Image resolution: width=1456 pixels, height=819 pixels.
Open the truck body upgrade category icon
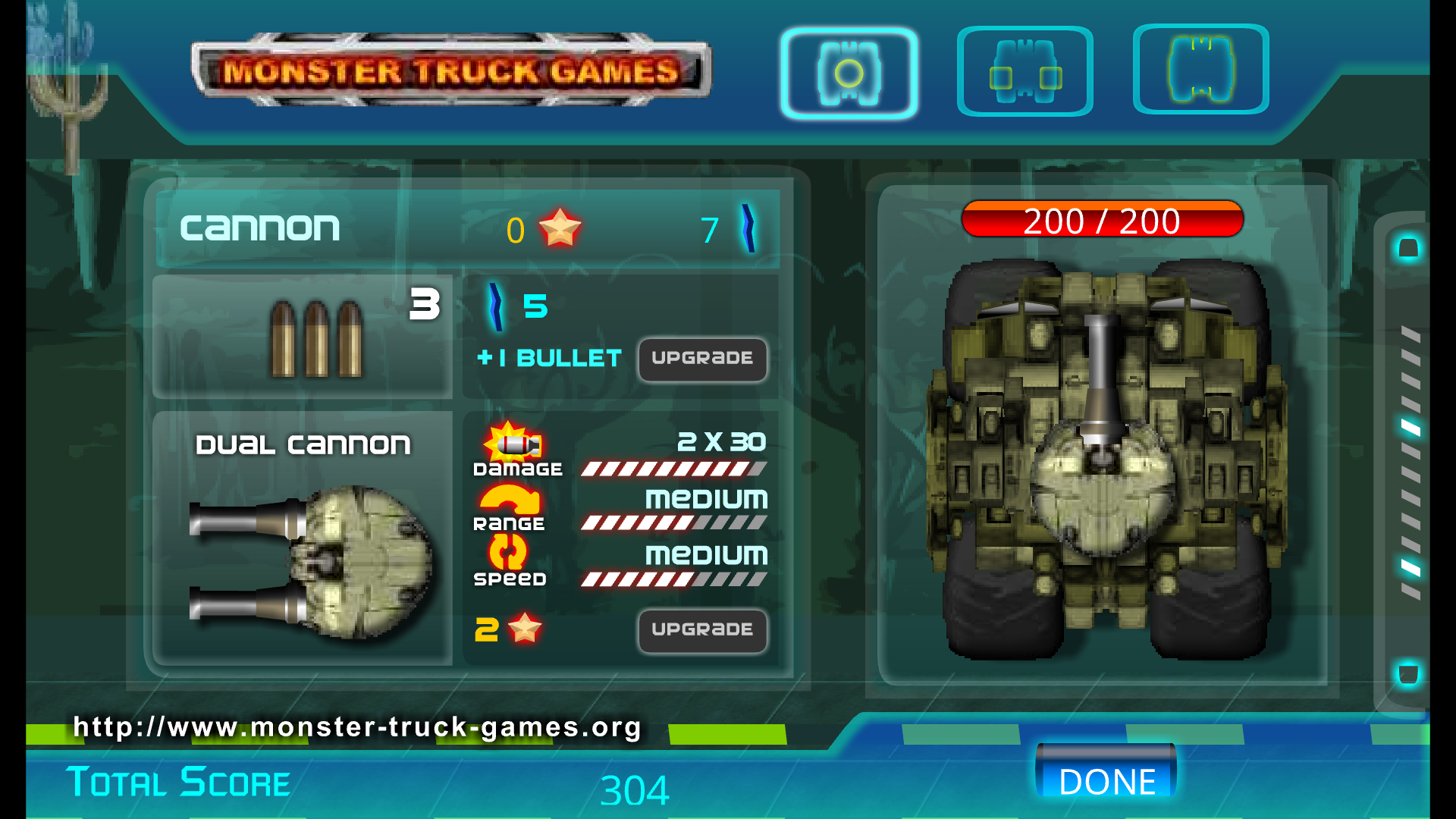point(1200,69)
